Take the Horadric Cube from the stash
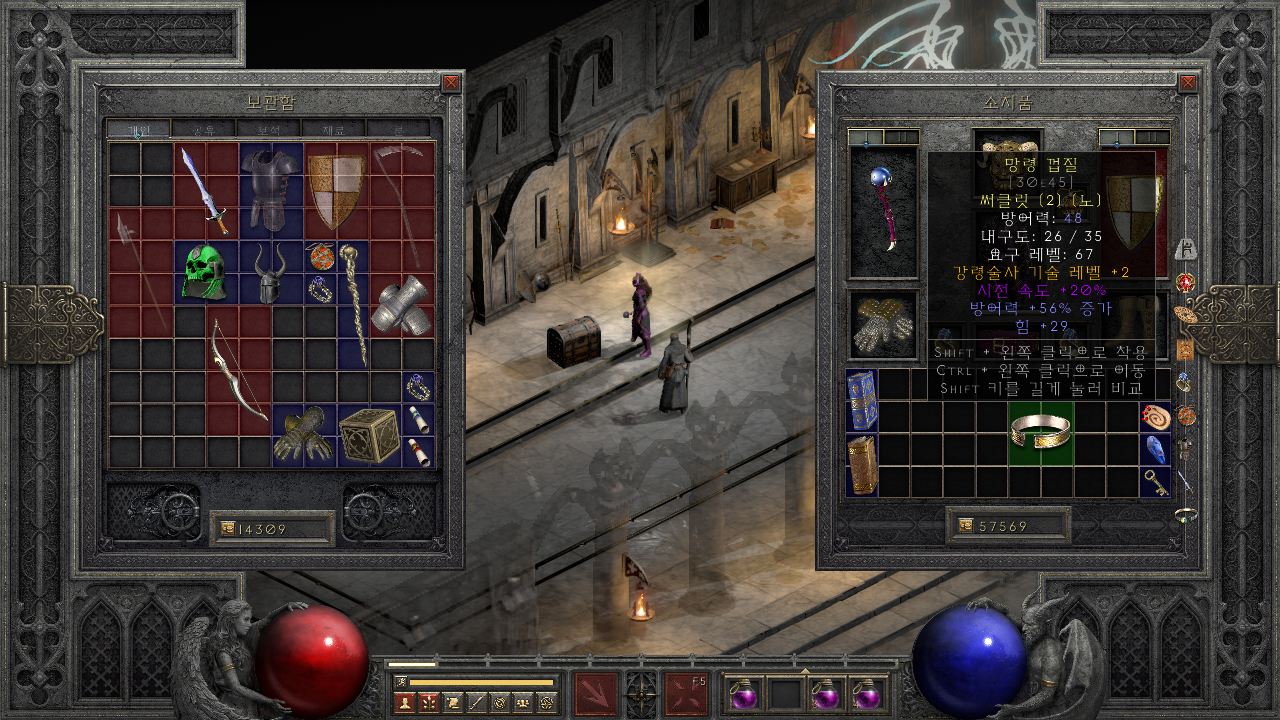This screenshot has width=1280, height=720. click(x=368, y=435)
